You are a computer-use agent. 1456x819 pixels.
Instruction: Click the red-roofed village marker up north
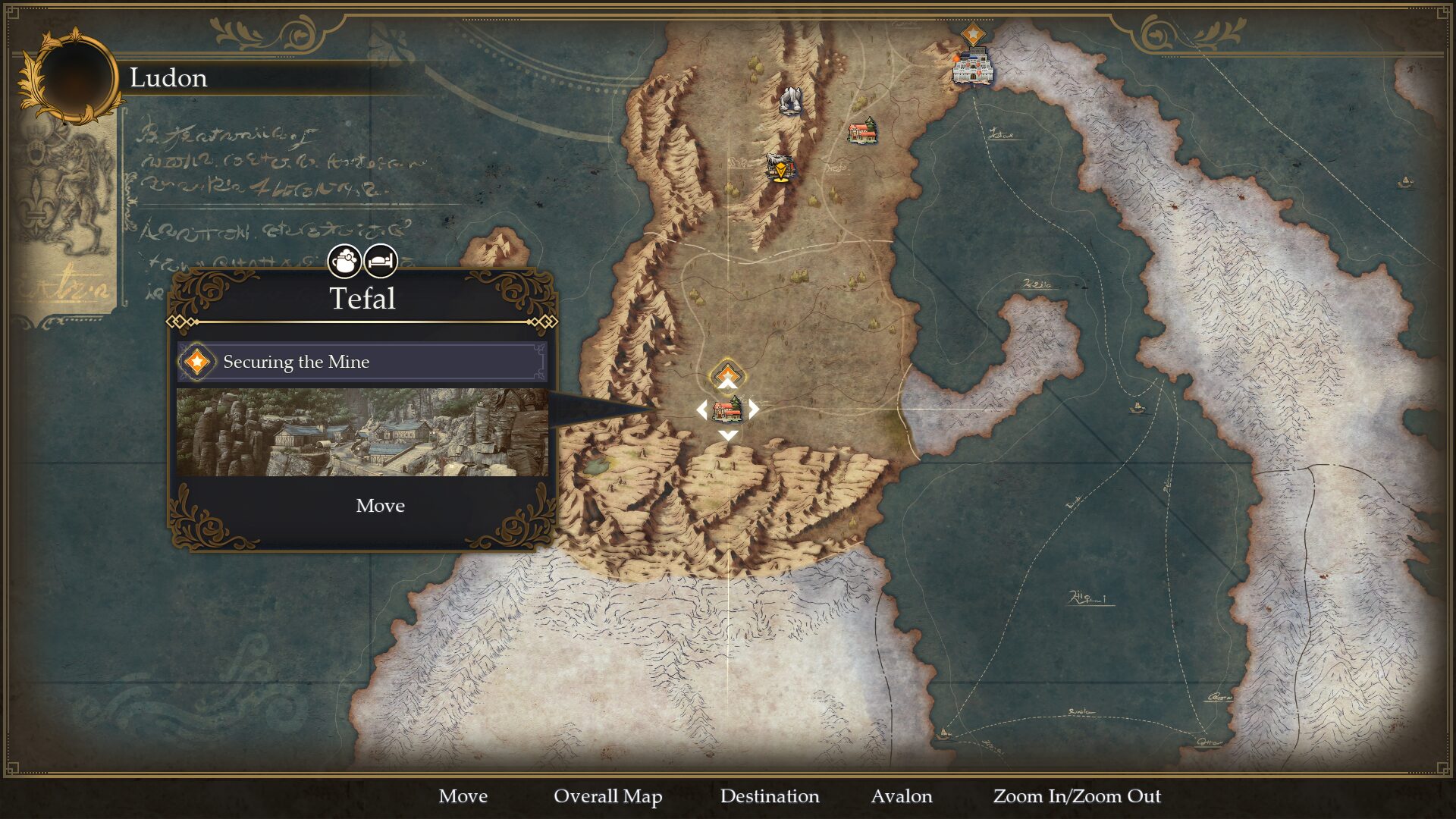(x=862, y=131)
